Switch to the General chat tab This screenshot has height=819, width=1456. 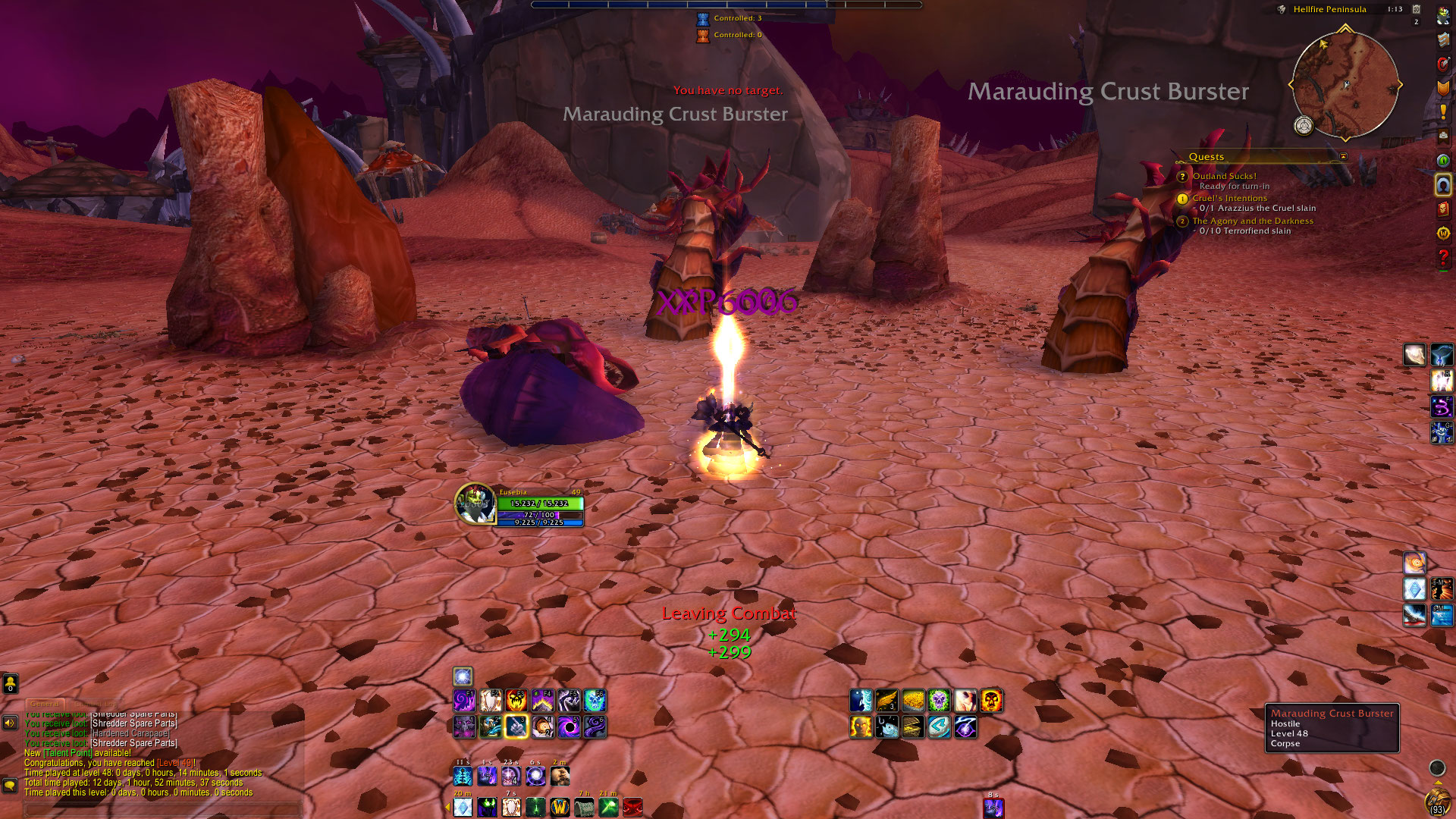click(45, 704)
